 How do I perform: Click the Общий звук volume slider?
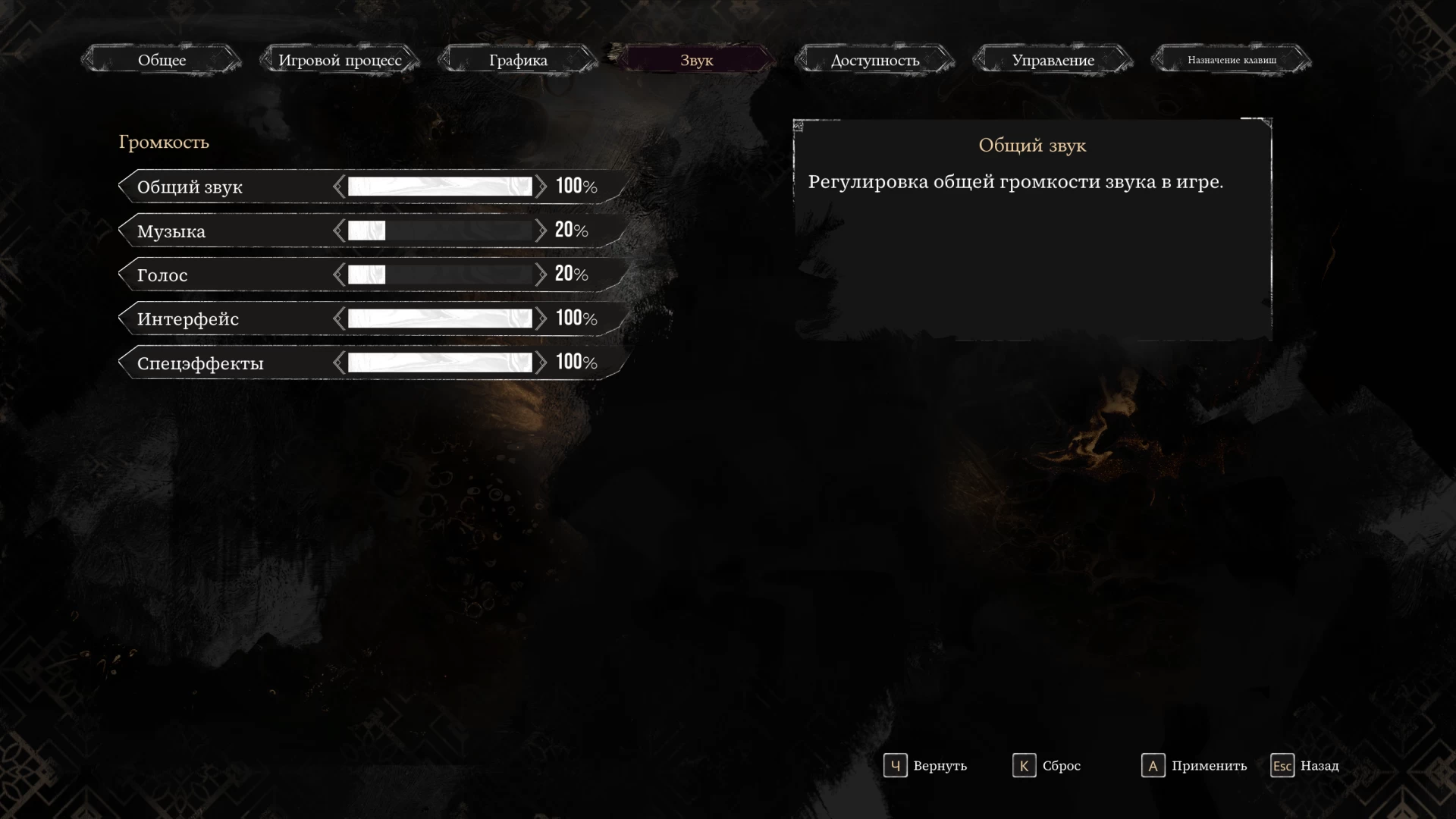tap(440, 187)
